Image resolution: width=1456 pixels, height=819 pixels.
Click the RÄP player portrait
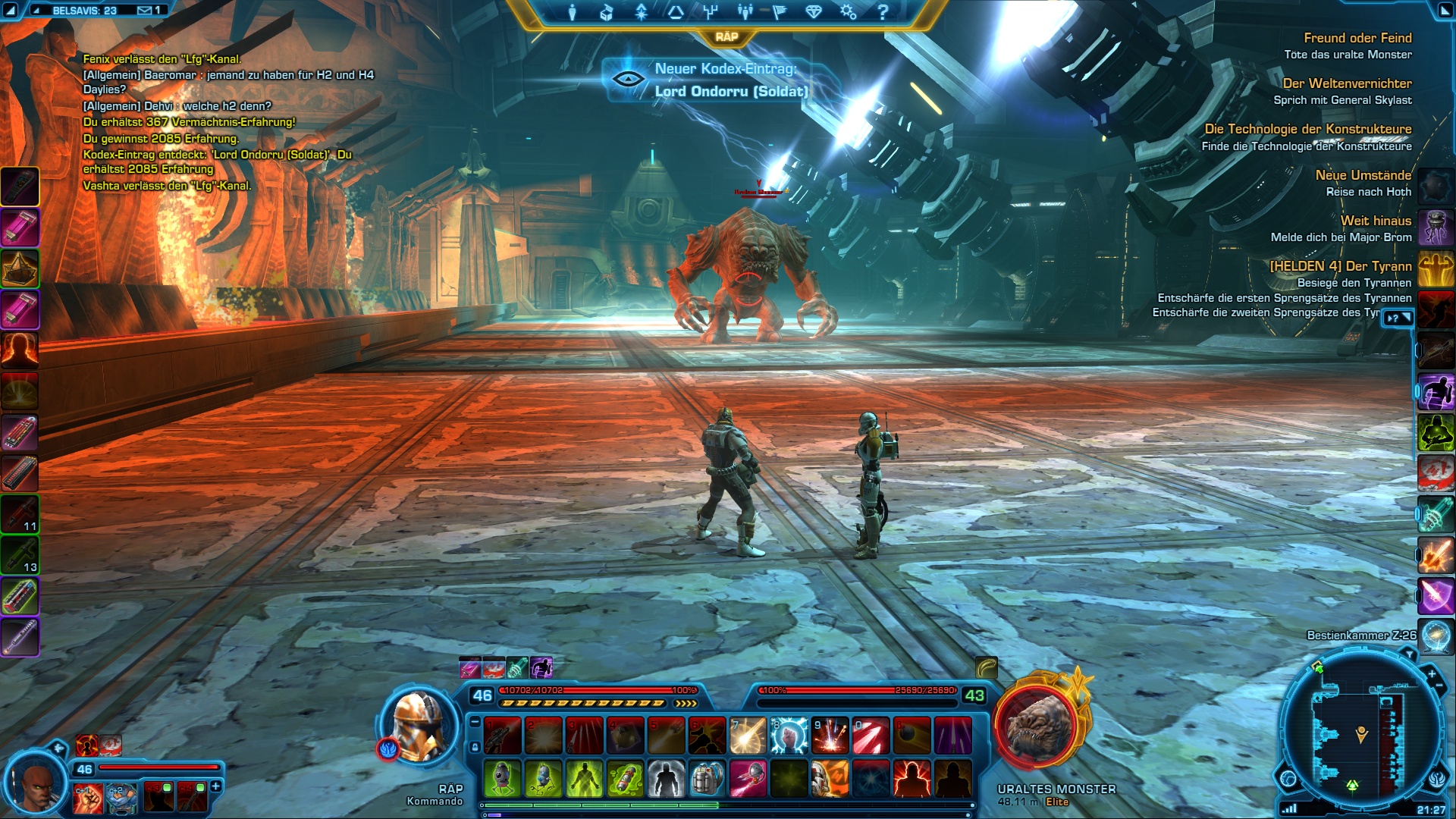coord(419,726)
